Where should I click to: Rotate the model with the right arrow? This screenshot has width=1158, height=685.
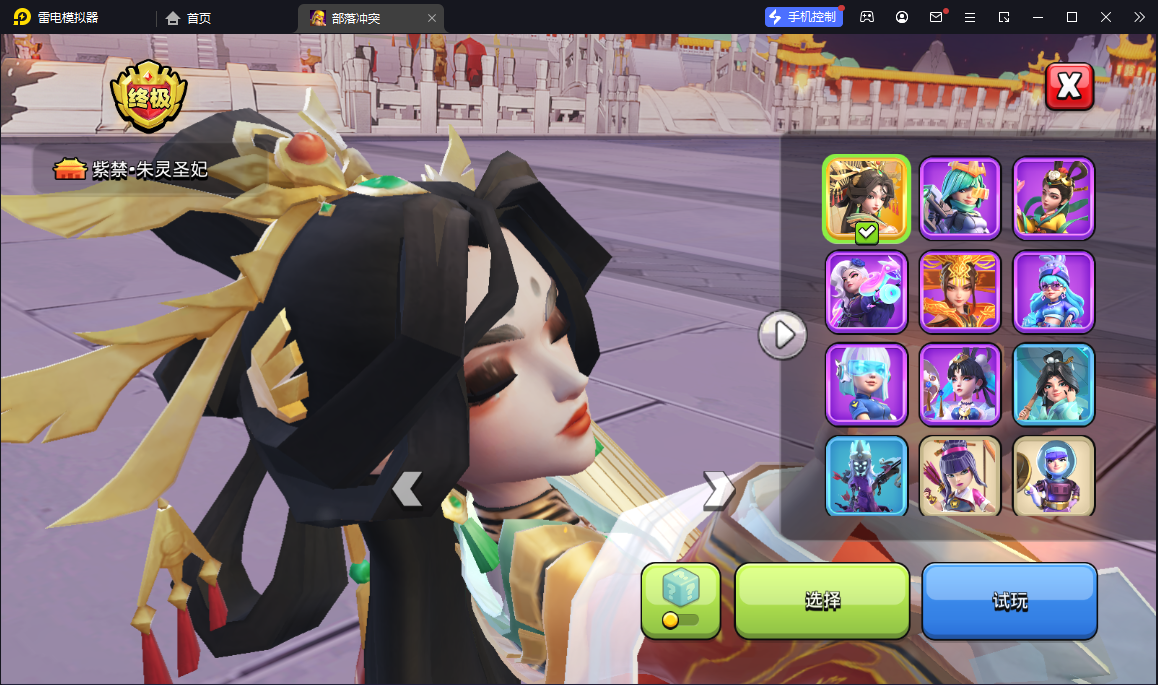click(718, 490)
